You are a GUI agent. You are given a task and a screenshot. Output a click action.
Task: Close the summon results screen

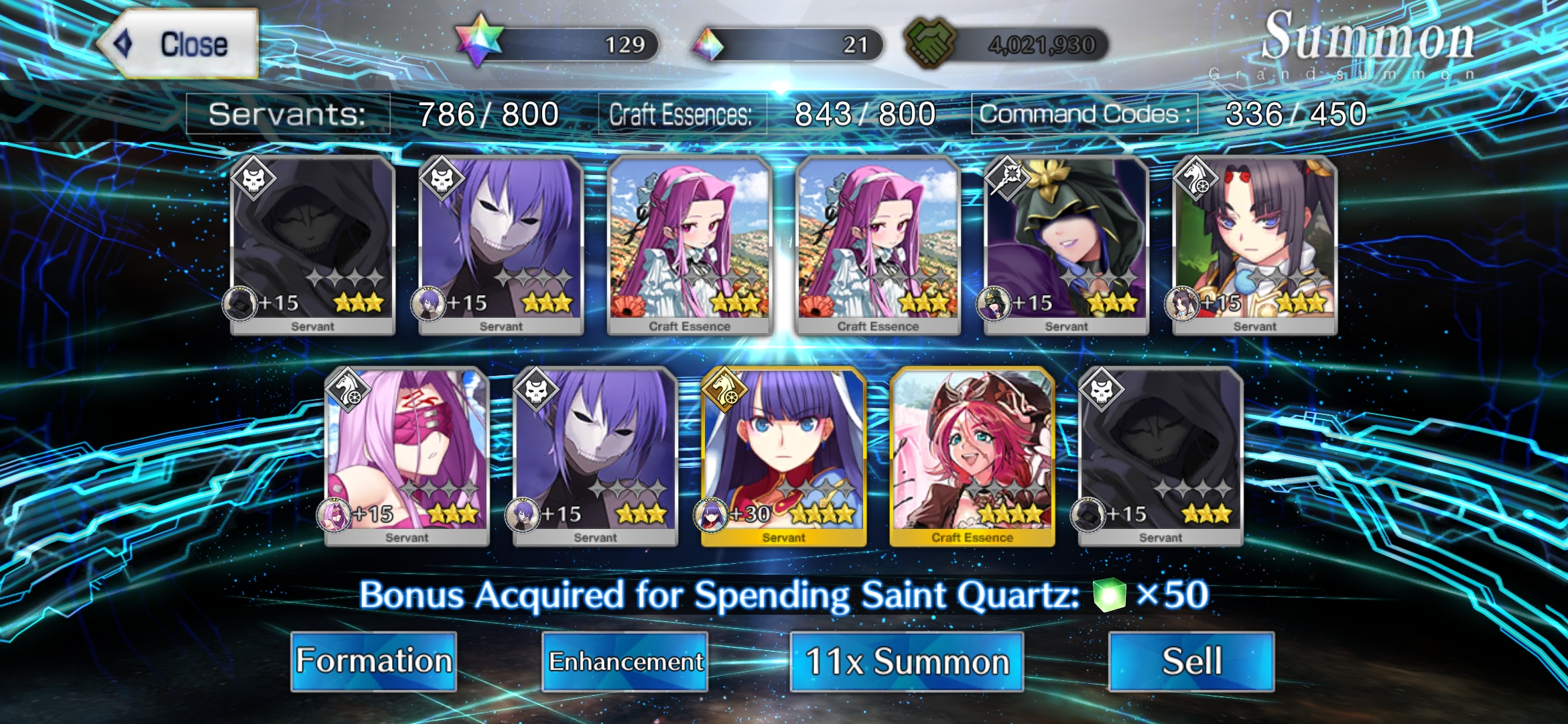click(178, 44)
